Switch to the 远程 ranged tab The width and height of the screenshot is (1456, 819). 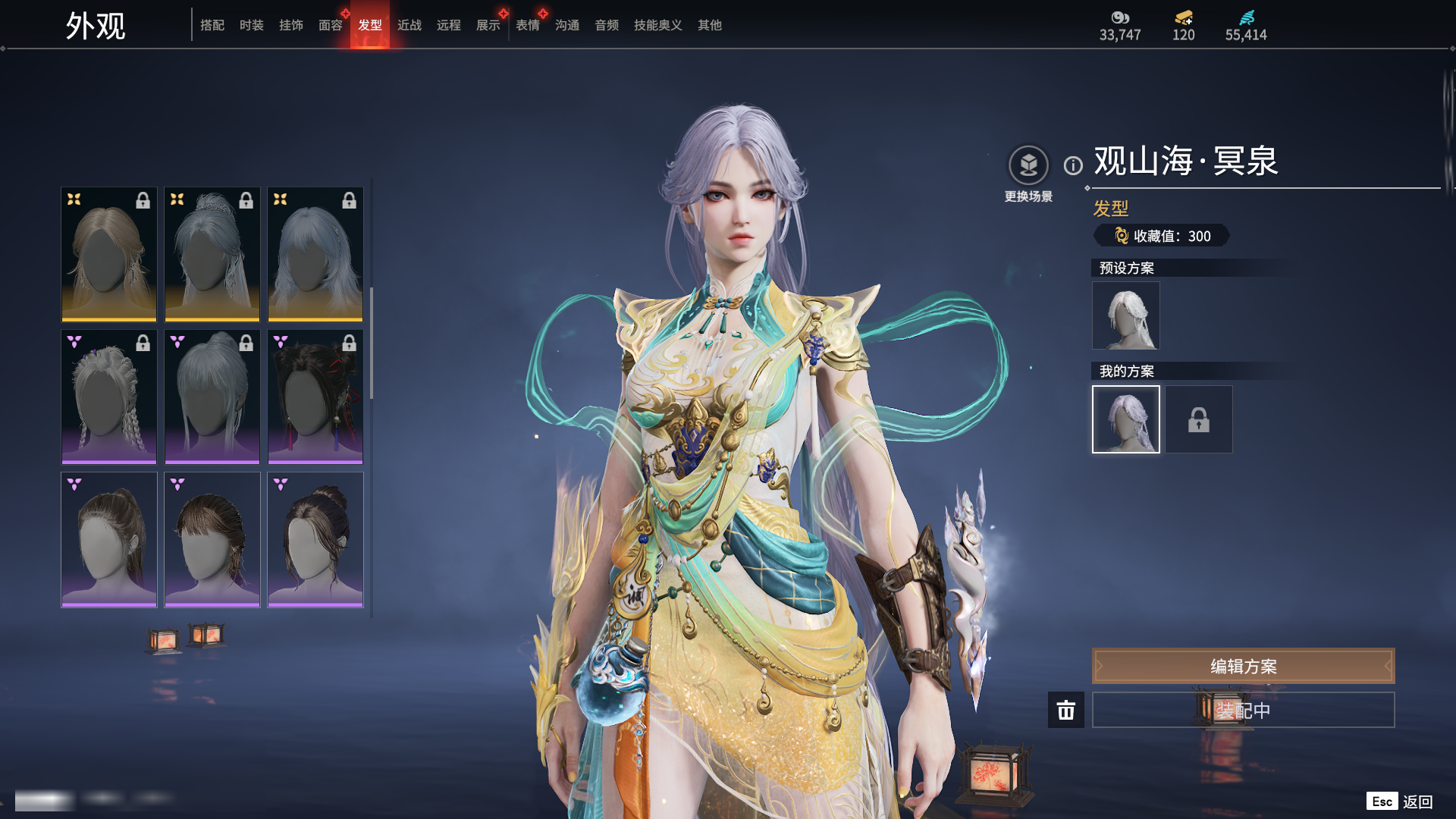(448, 25)
